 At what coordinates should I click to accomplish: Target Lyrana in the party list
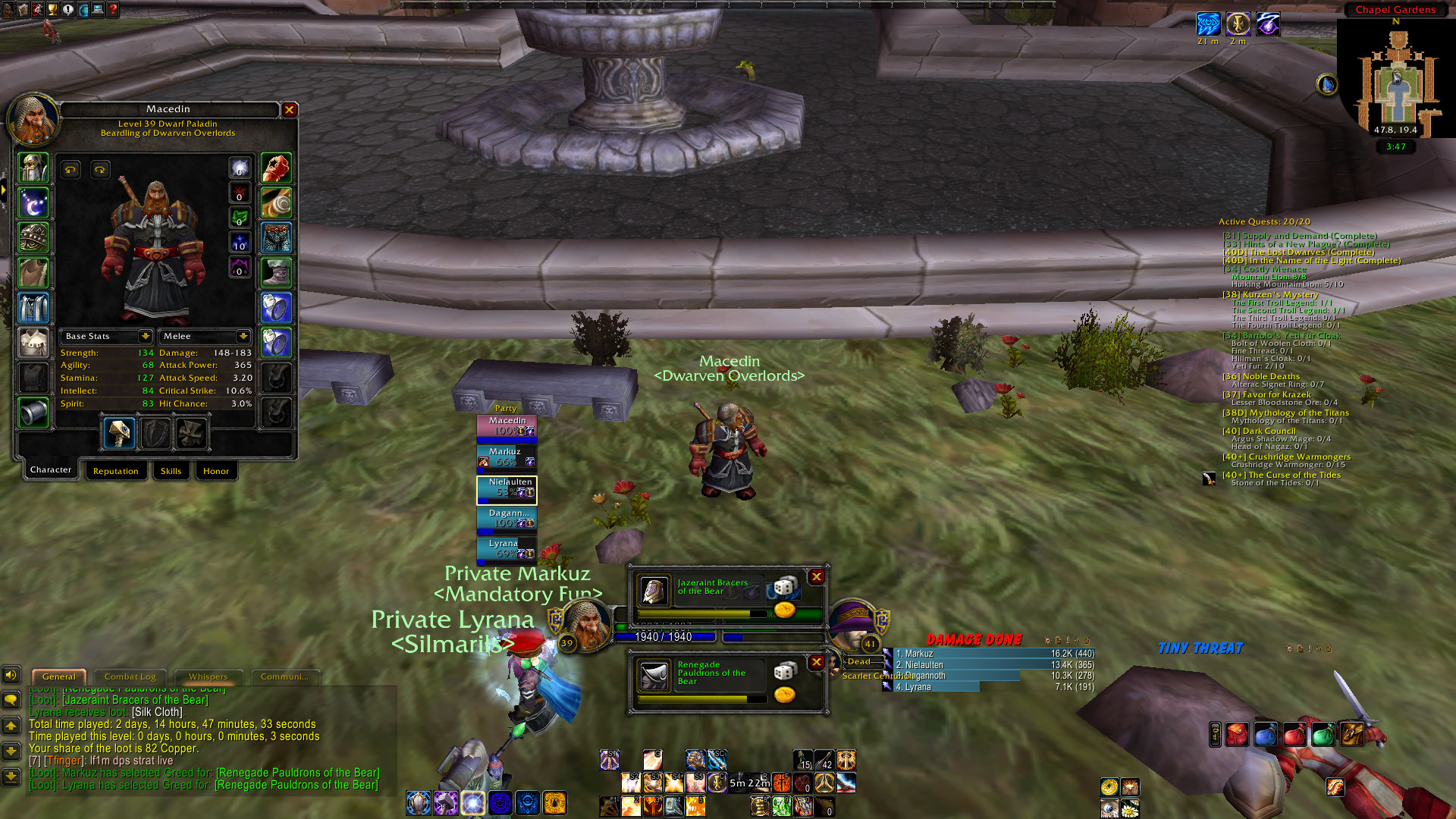[507, 549]
